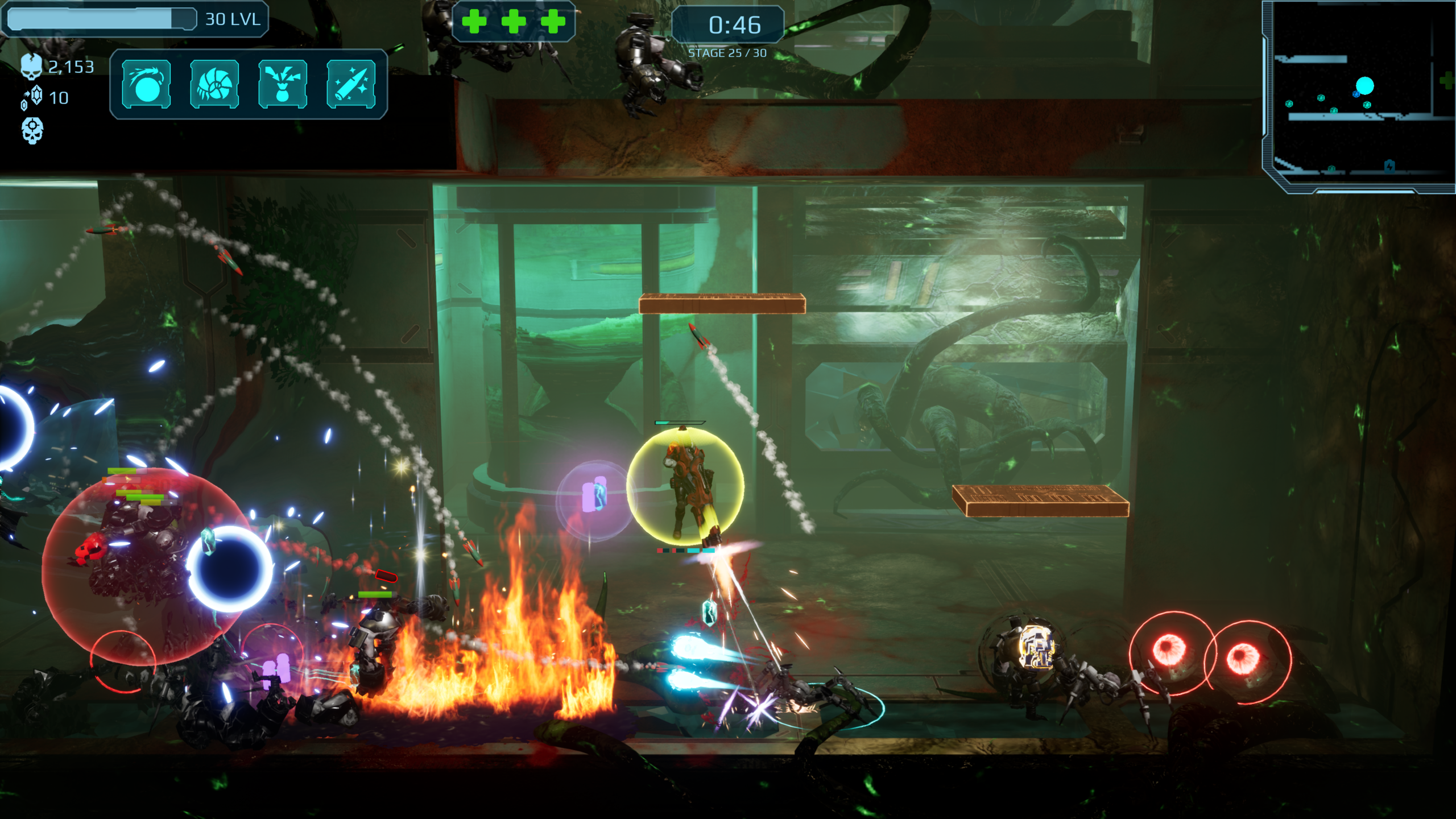Activate the bomb ability icon
Screen dimensions: 1456x819
(146, 84)
